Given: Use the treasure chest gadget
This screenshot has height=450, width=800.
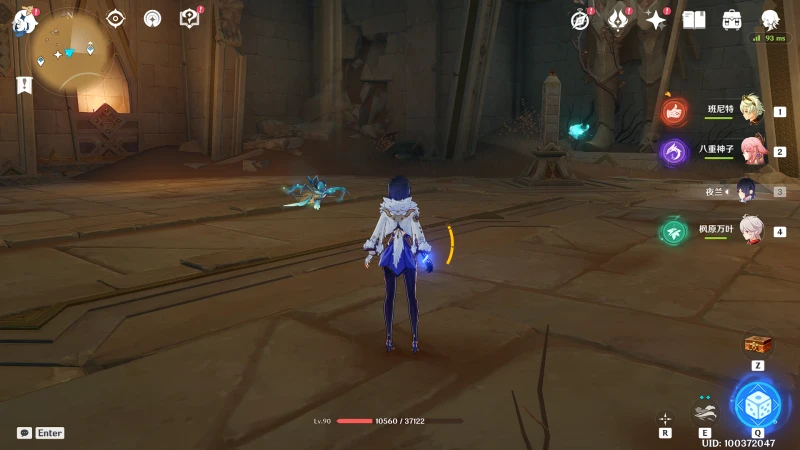Looking at the screenshot, I should [x=758, y=345].
